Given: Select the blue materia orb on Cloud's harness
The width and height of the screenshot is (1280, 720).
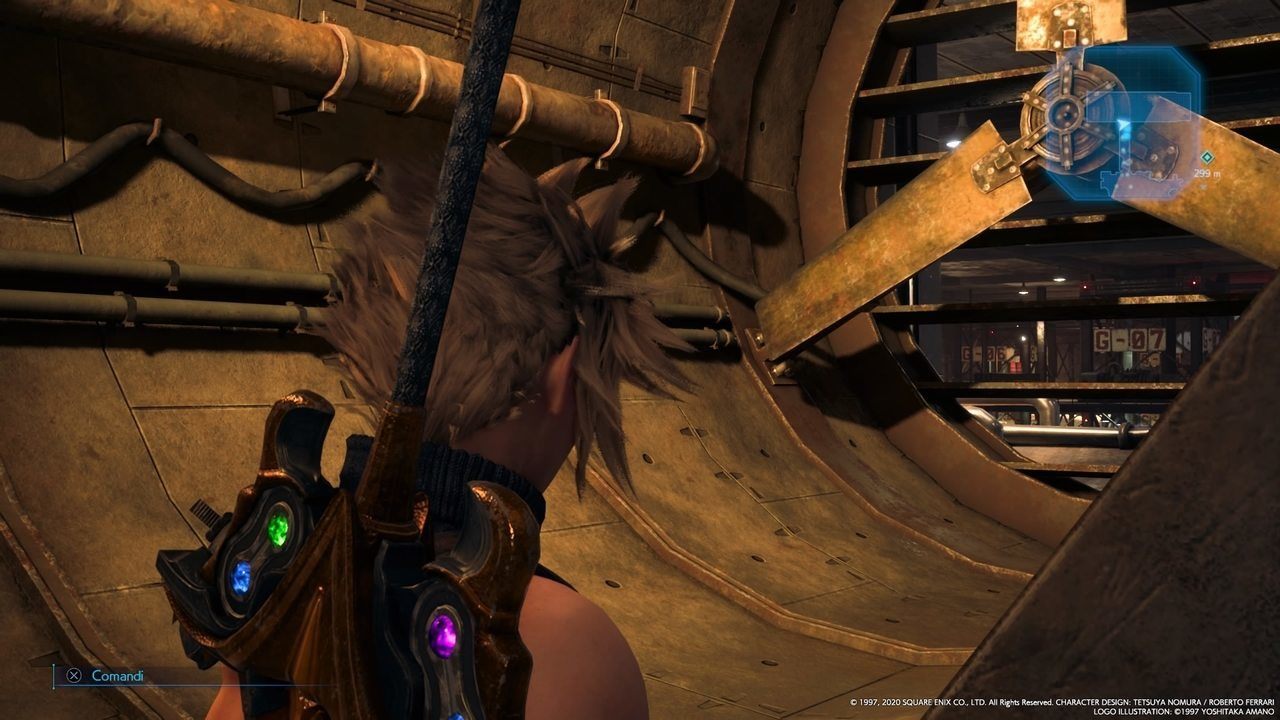Looking at the screenshot, I should click(240, 575).
